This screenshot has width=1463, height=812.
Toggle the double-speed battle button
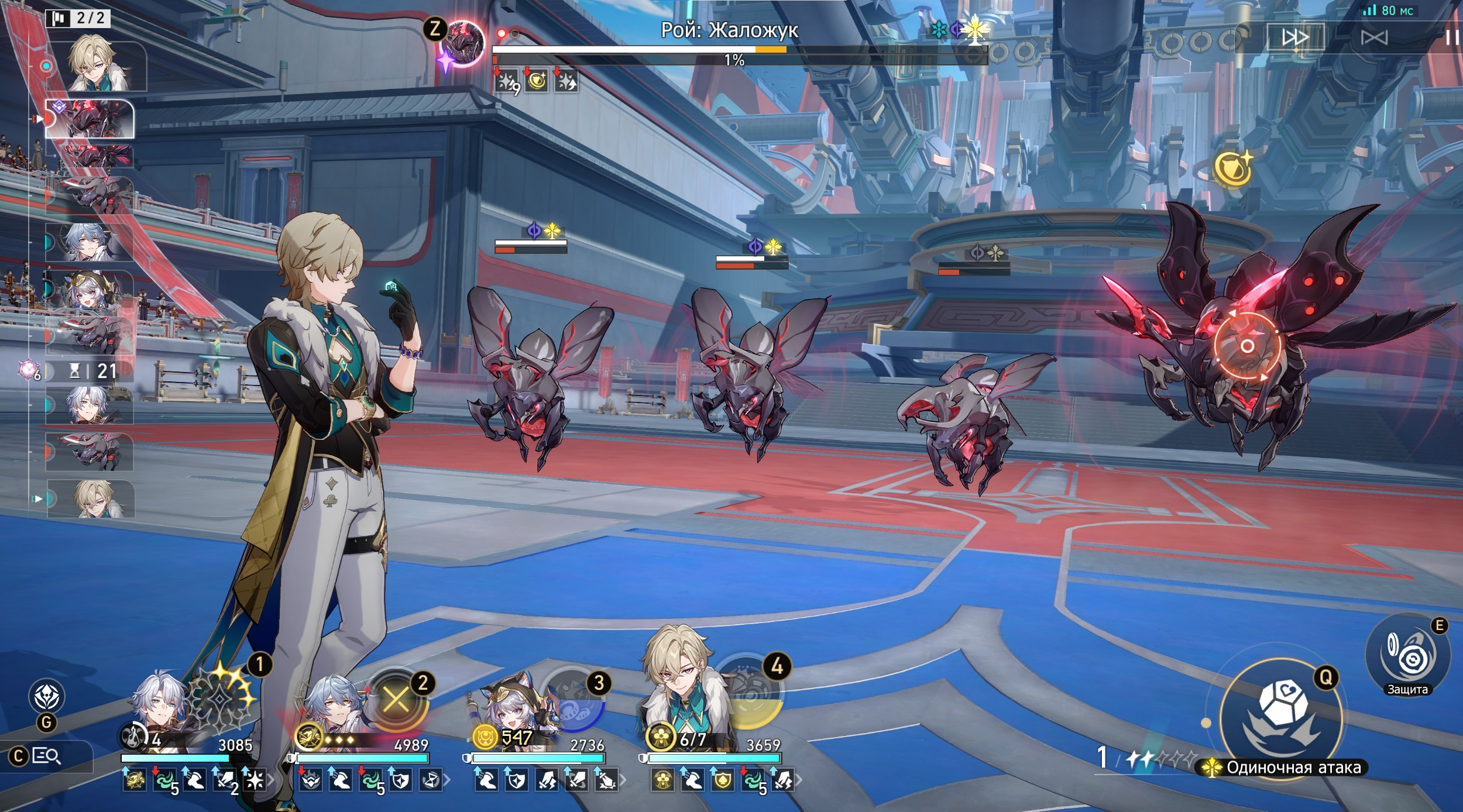(1295, 38)
